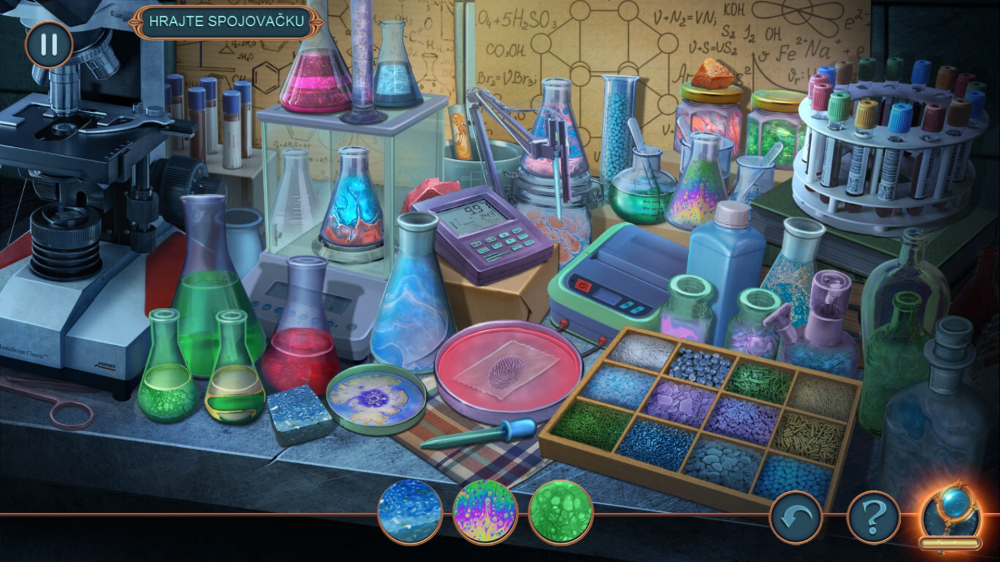Select the rainbow iridescent pattern target
Image resolution: width=1000 pixels, height=562 pixels.
tap(485, 512)
